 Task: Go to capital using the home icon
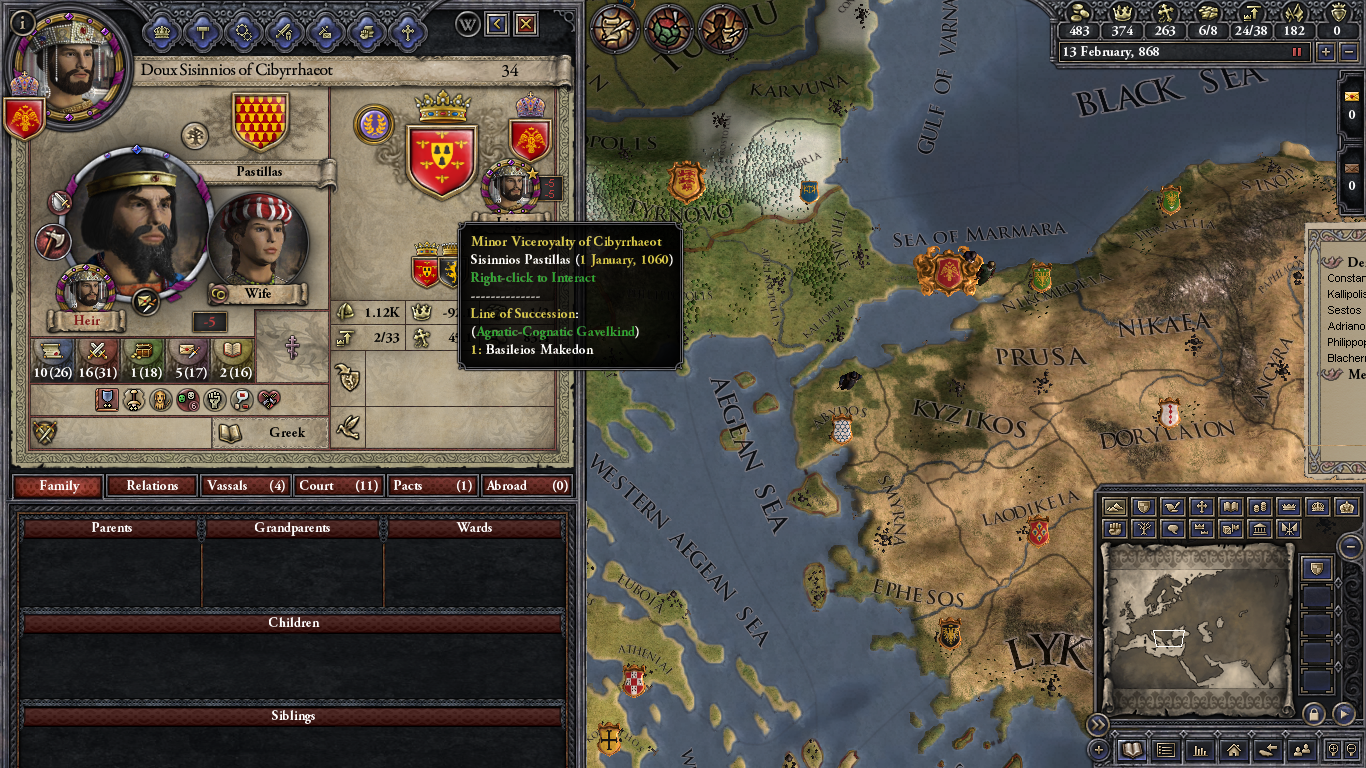1234,751
